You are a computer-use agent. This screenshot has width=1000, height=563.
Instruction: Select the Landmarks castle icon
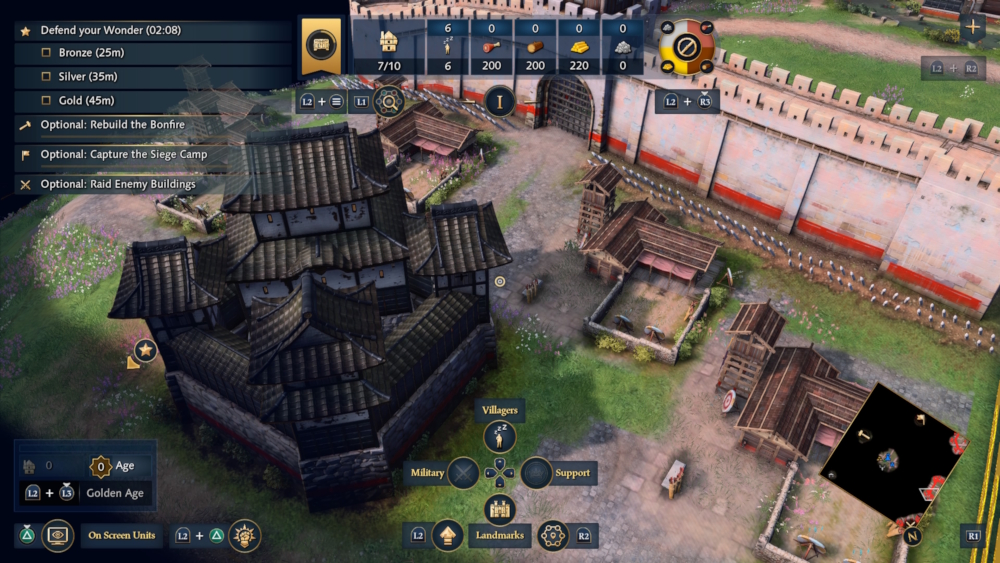click(x=499, y=509)
